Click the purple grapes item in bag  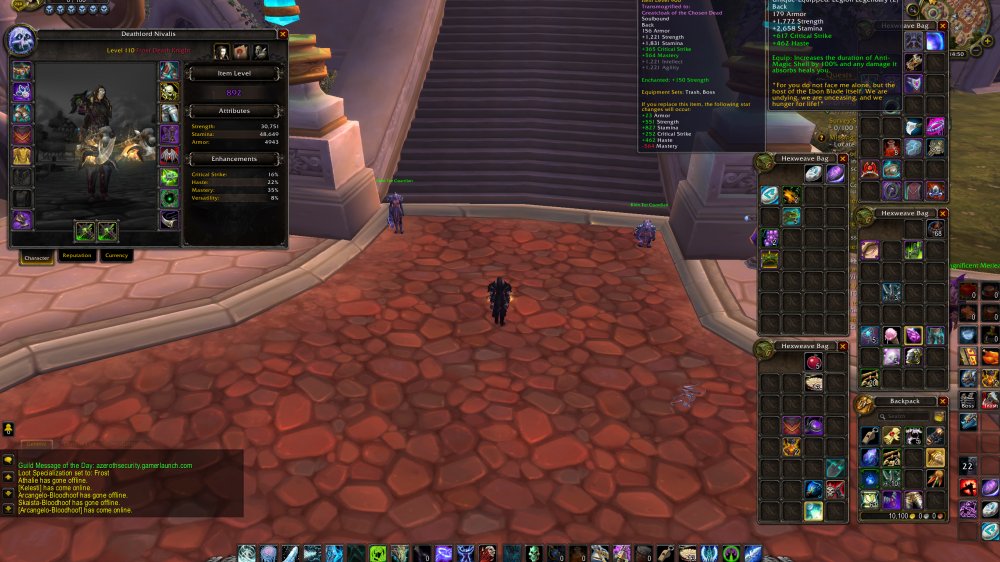(770, 237)
